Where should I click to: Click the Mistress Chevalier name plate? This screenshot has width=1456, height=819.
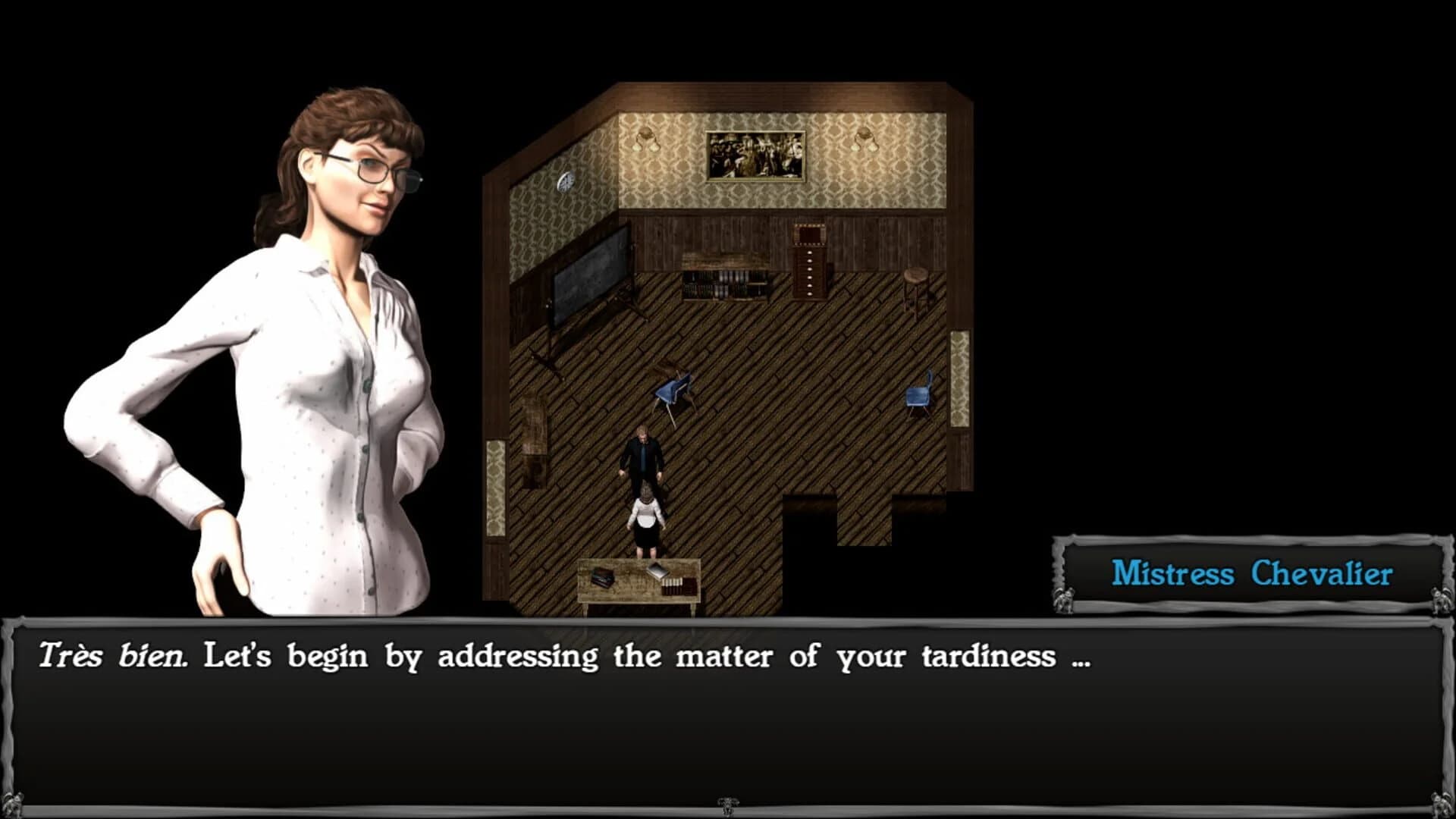(x=1253, y=575)
